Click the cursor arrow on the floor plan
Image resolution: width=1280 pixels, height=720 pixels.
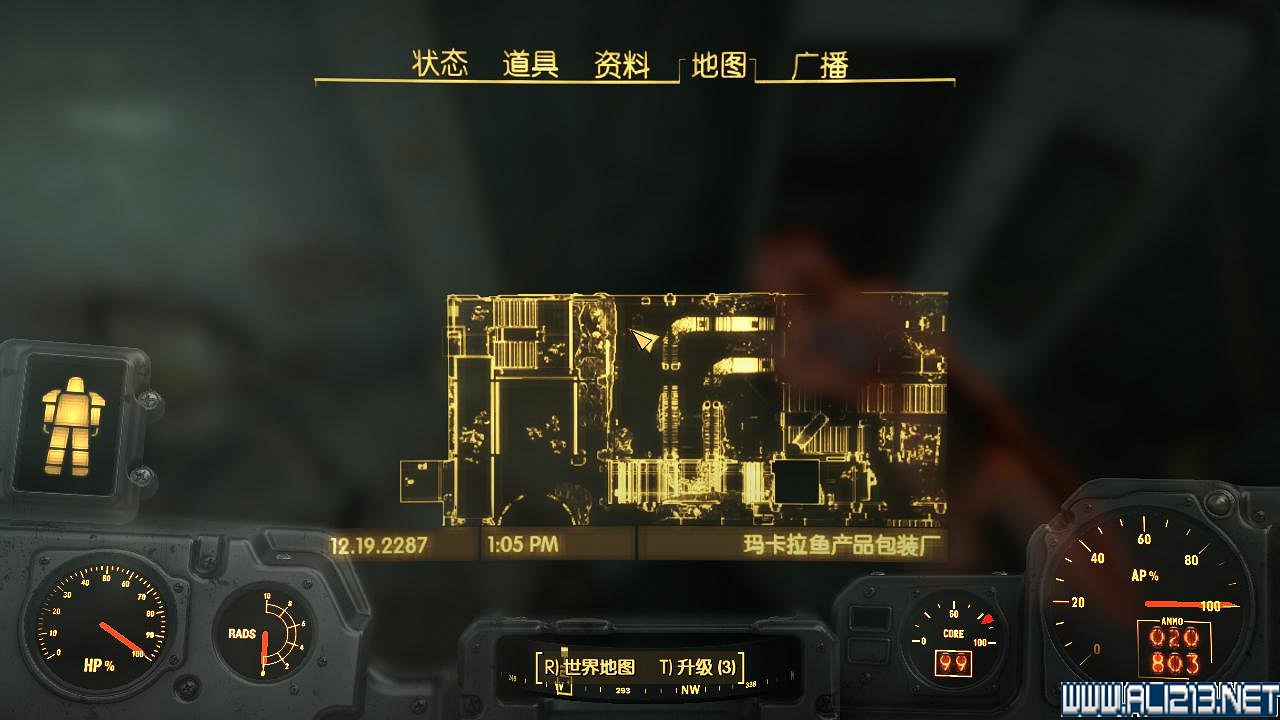click(x=641, y=339)
